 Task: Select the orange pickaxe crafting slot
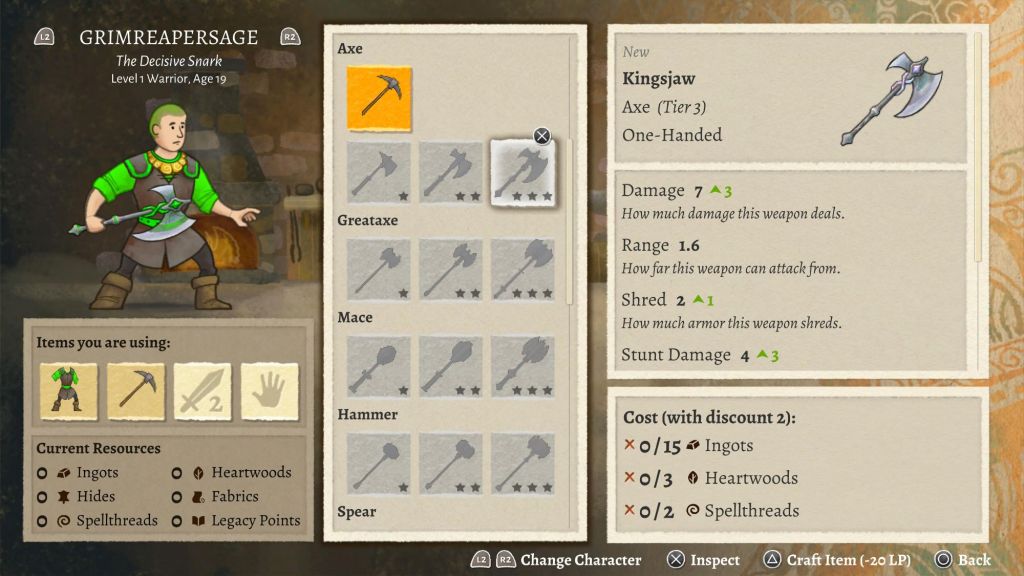[379, 98]
